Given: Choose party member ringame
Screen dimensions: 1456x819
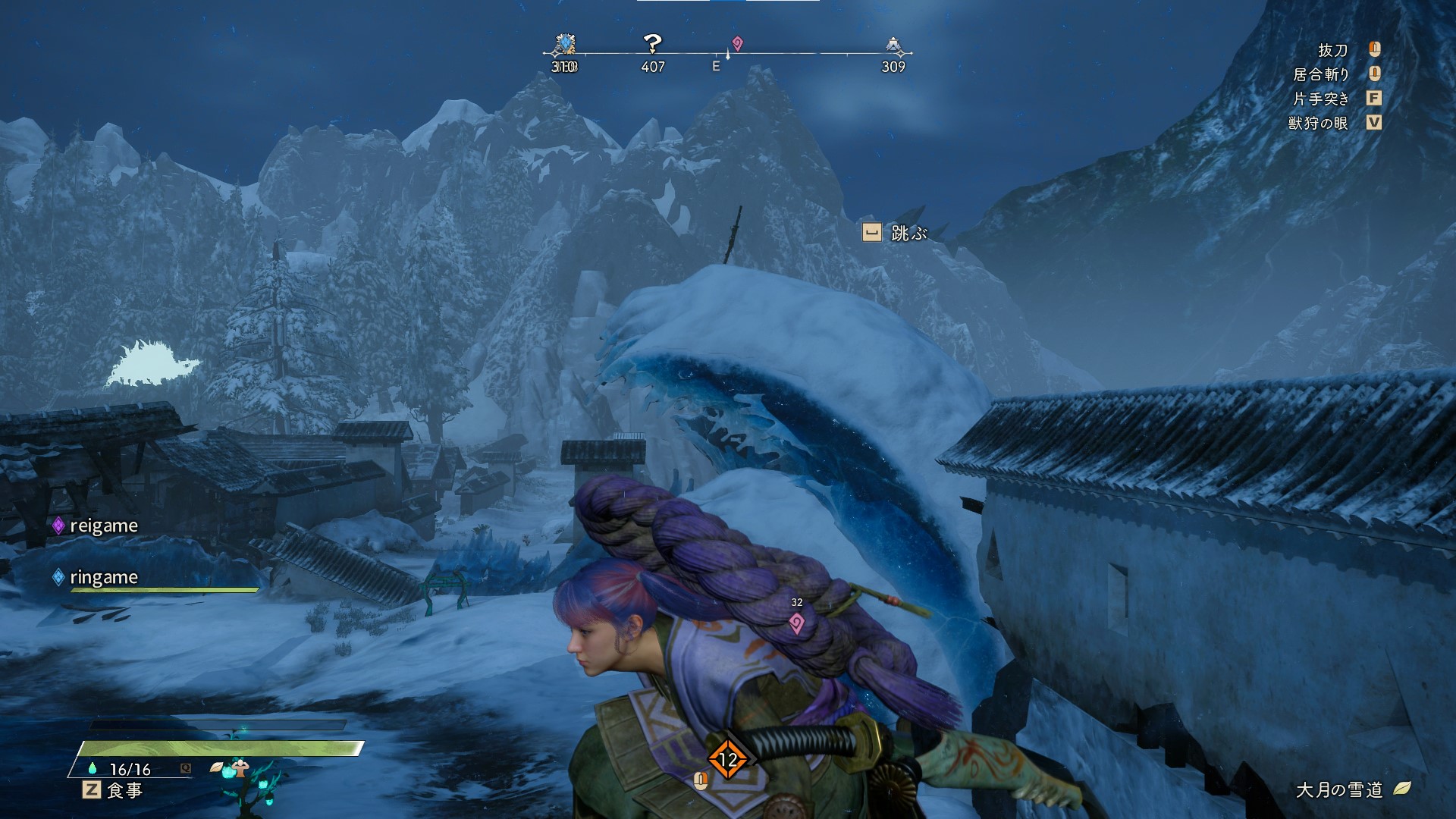Looking at the screenshot, I should [103, 577].
